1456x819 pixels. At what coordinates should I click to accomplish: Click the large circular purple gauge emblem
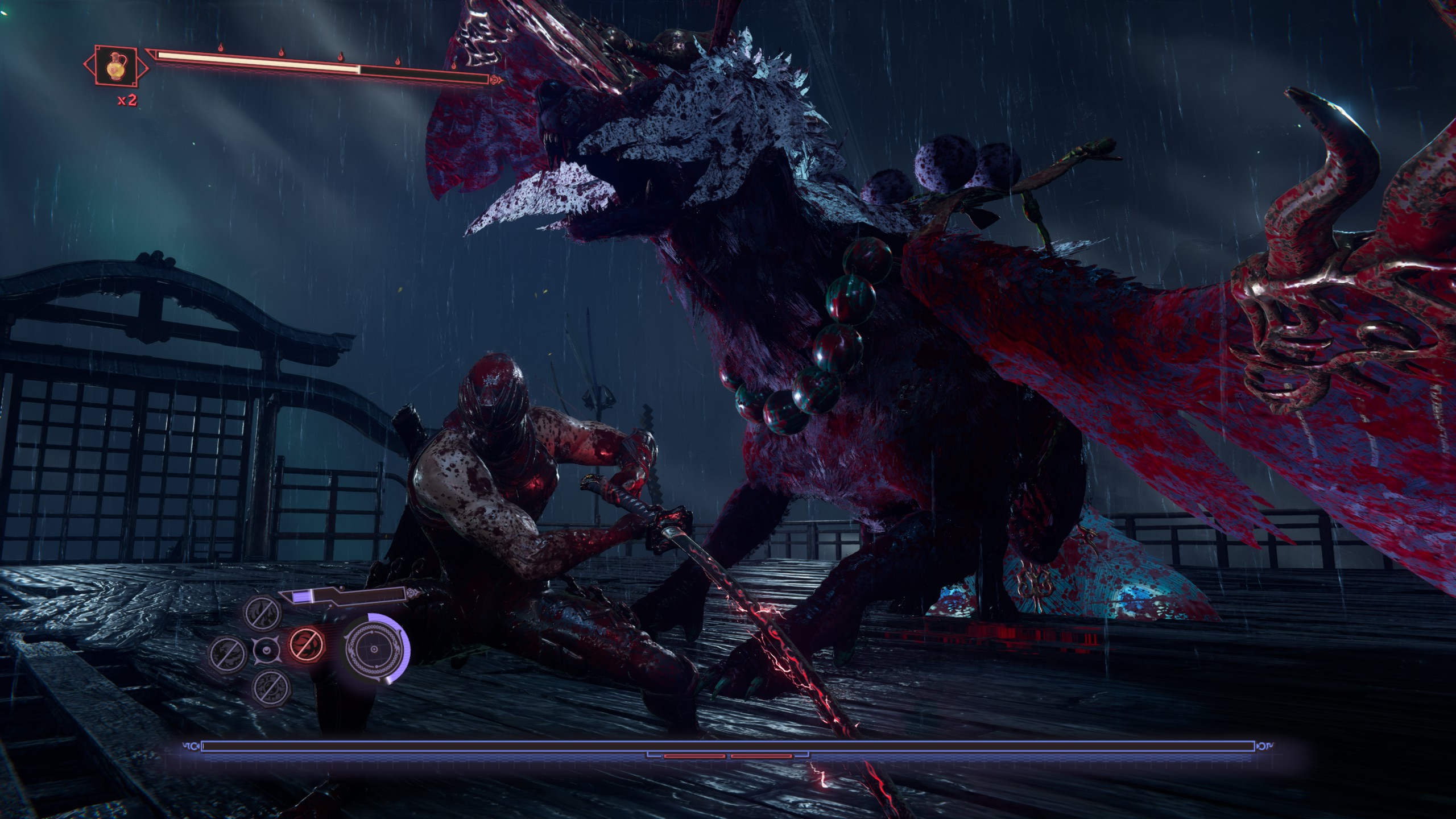(x=374, y=650)
